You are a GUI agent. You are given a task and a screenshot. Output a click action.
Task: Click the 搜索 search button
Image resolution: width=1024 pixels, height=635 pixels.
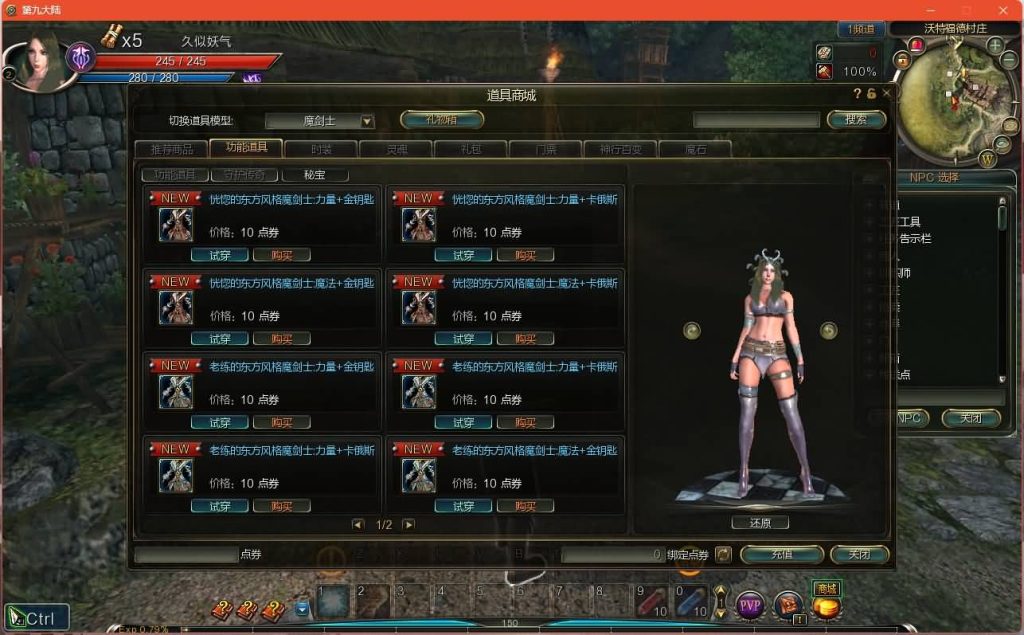coord(856,120)
